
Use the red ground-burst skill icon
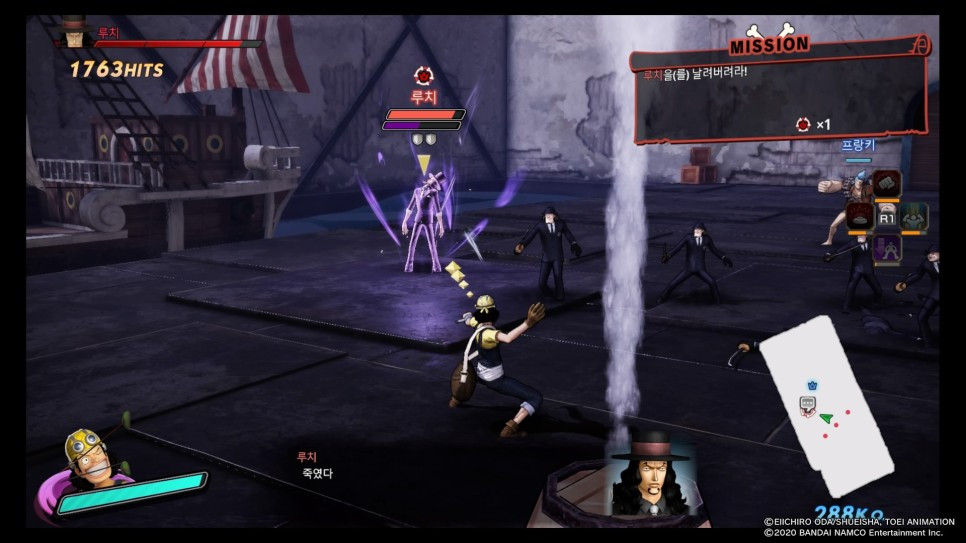[861, 215]
